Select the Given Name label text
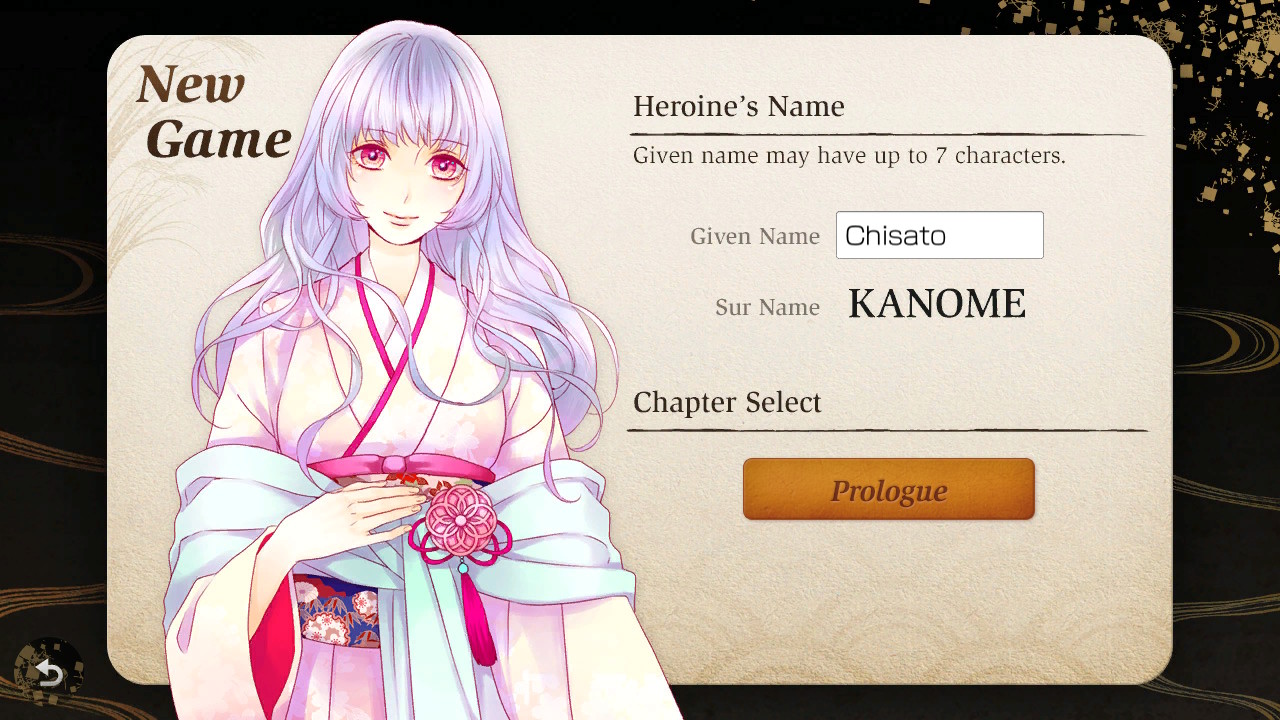 pyautogui.click(x=755, y=236)
